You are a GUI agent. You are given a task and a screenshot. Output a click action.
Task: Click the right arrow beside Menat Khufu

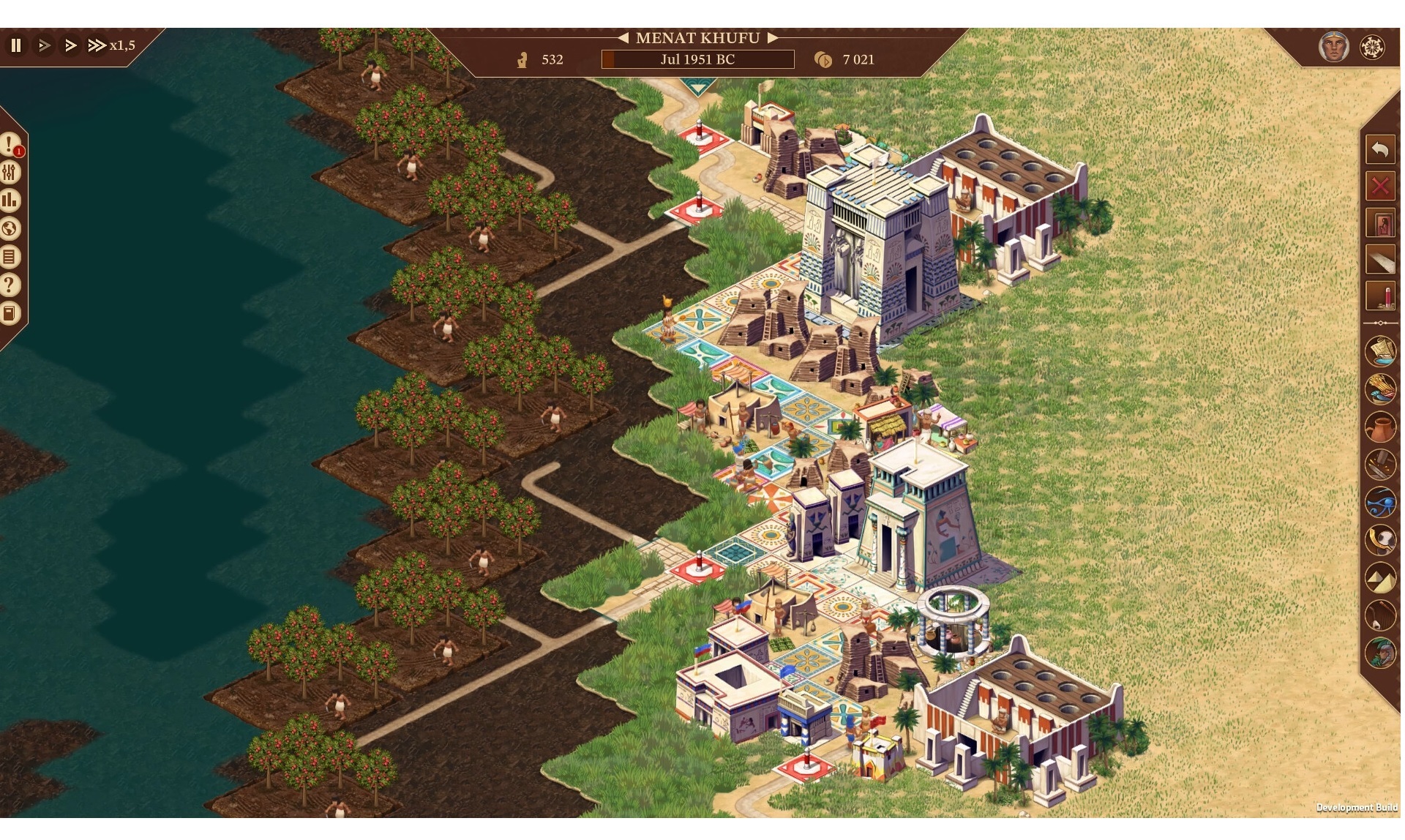pos(773,38)
